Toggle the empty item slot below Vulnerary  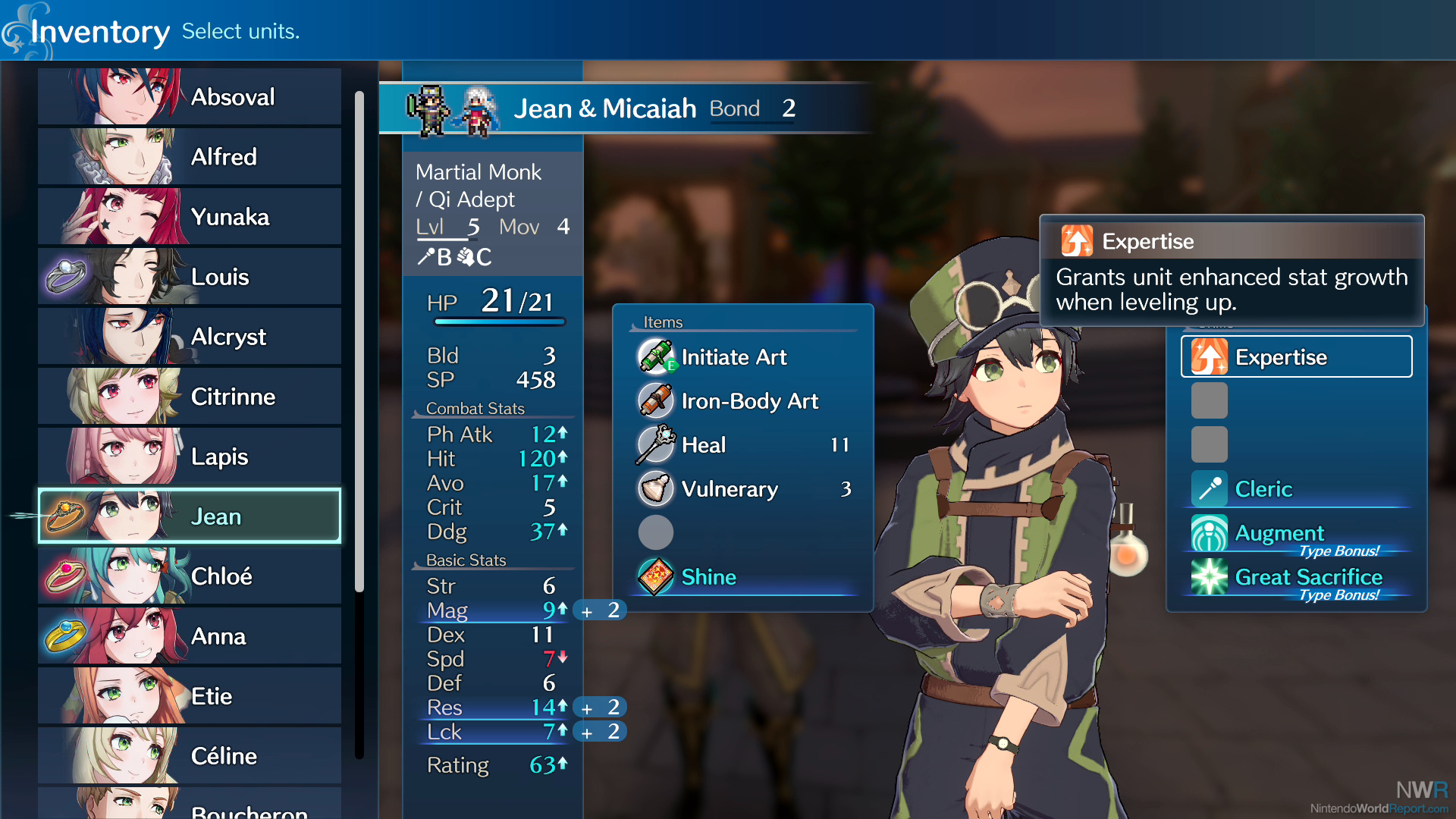coord(655,532)
